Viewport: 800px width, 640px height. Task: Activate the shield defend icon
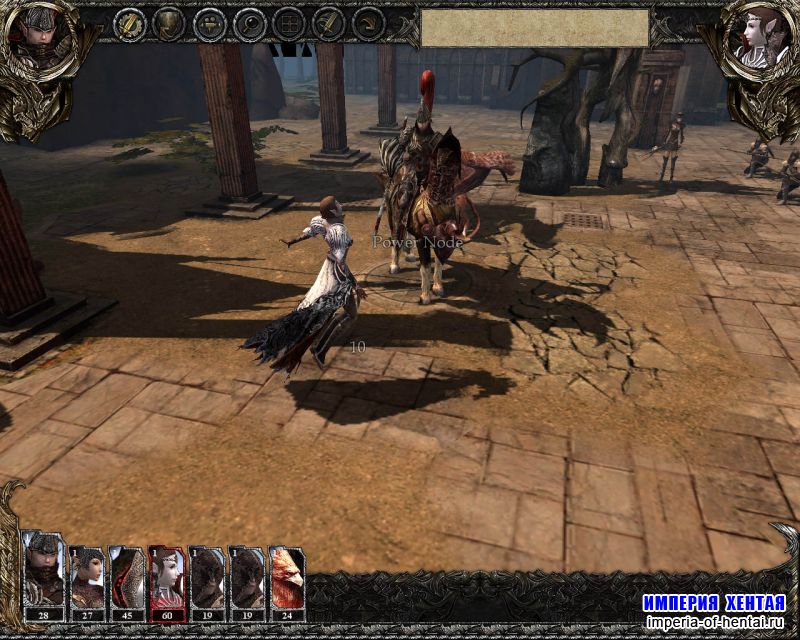[169, 24]
